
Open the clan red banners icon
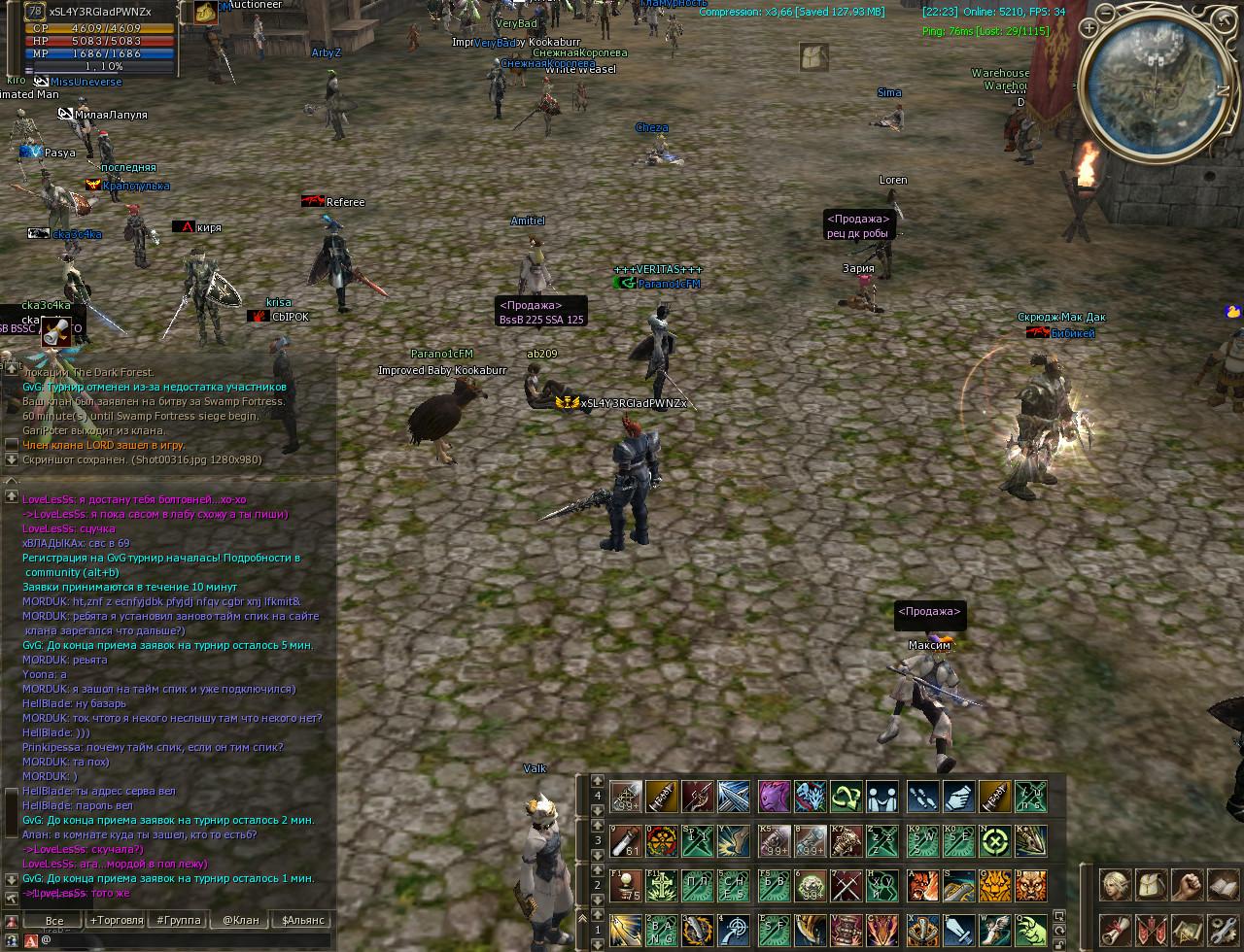(x=1151, y=930)
